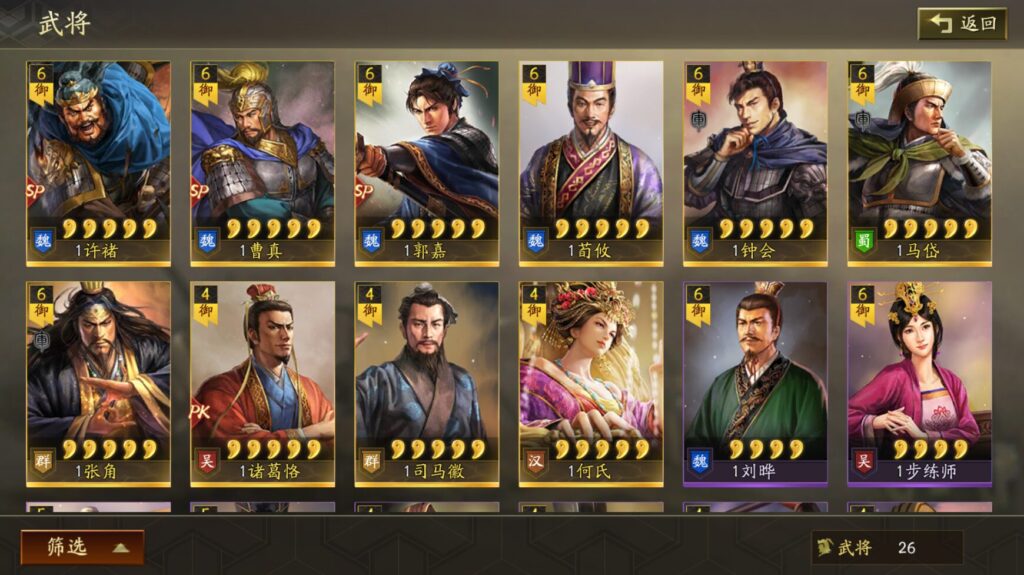Choose the 张角 general card
Viewport: 1024px width, 575px height.
click(98, 383)
